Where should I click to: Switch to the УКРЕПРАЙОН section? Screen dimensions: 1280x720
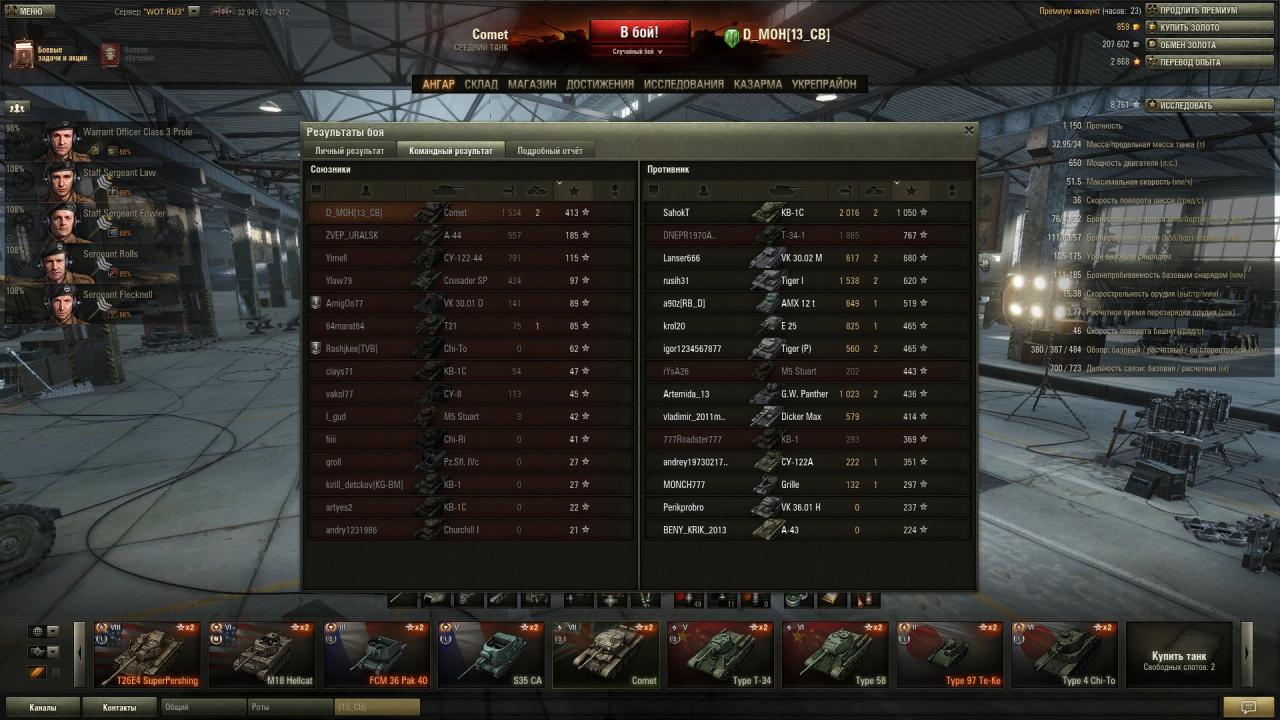pos(824,85)
